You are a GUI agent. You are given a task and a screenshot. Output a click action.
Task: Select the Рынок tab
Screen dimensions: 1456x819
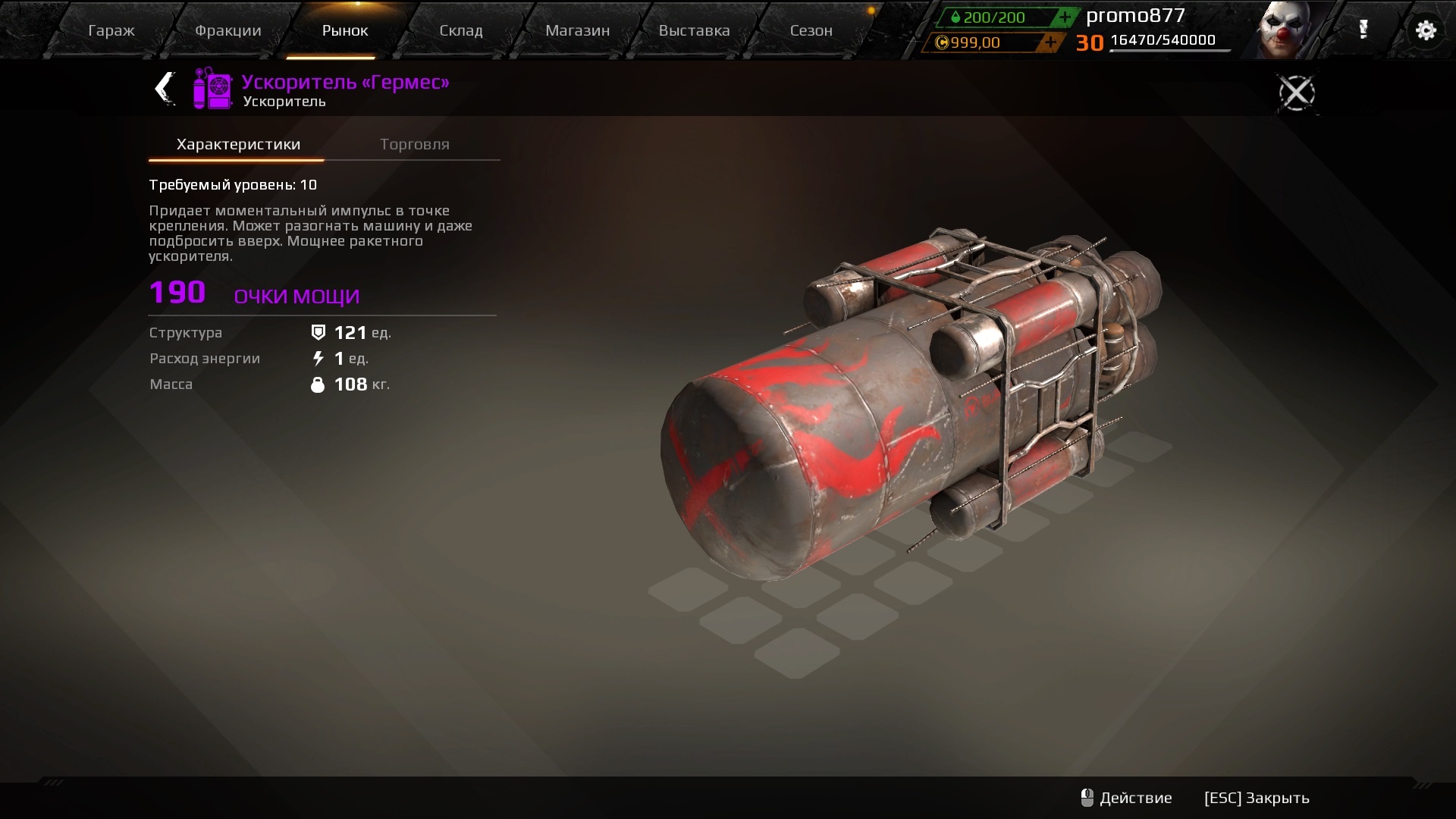point(345,31)
